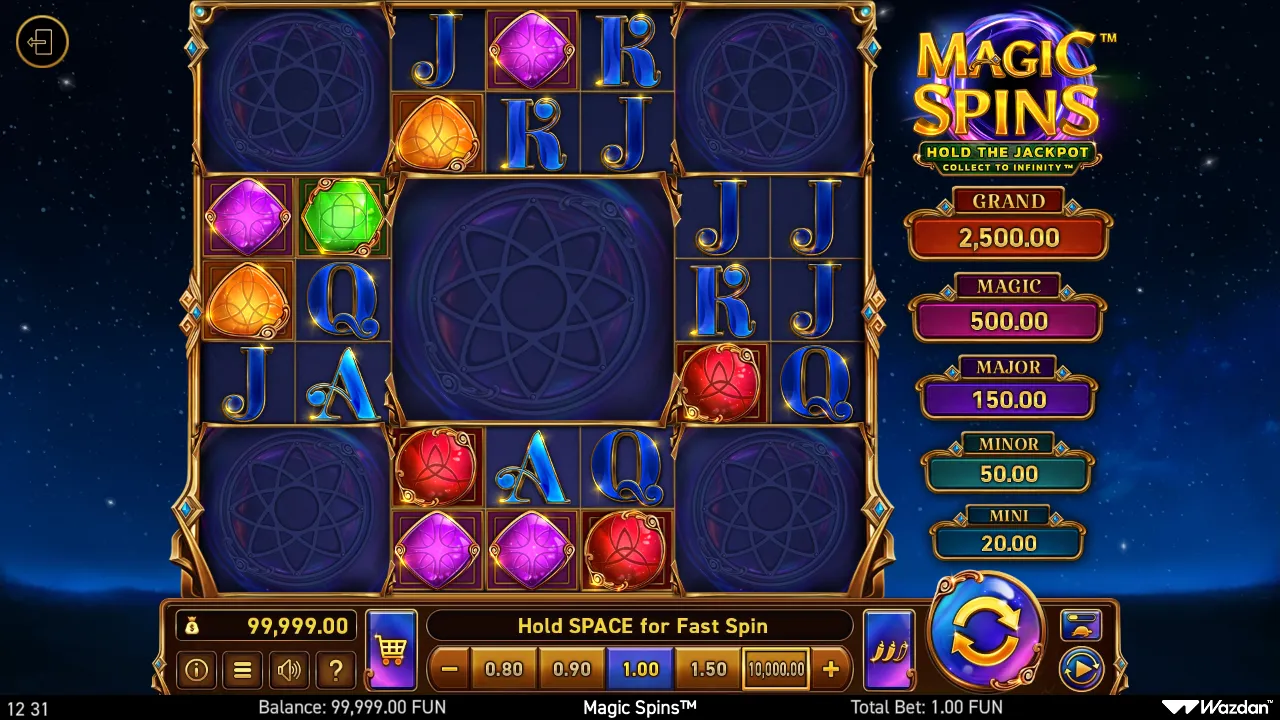Screen dimensions: 1280x720
Task: Select the GRAND jackpot banner
Action: coord(1008,220)
